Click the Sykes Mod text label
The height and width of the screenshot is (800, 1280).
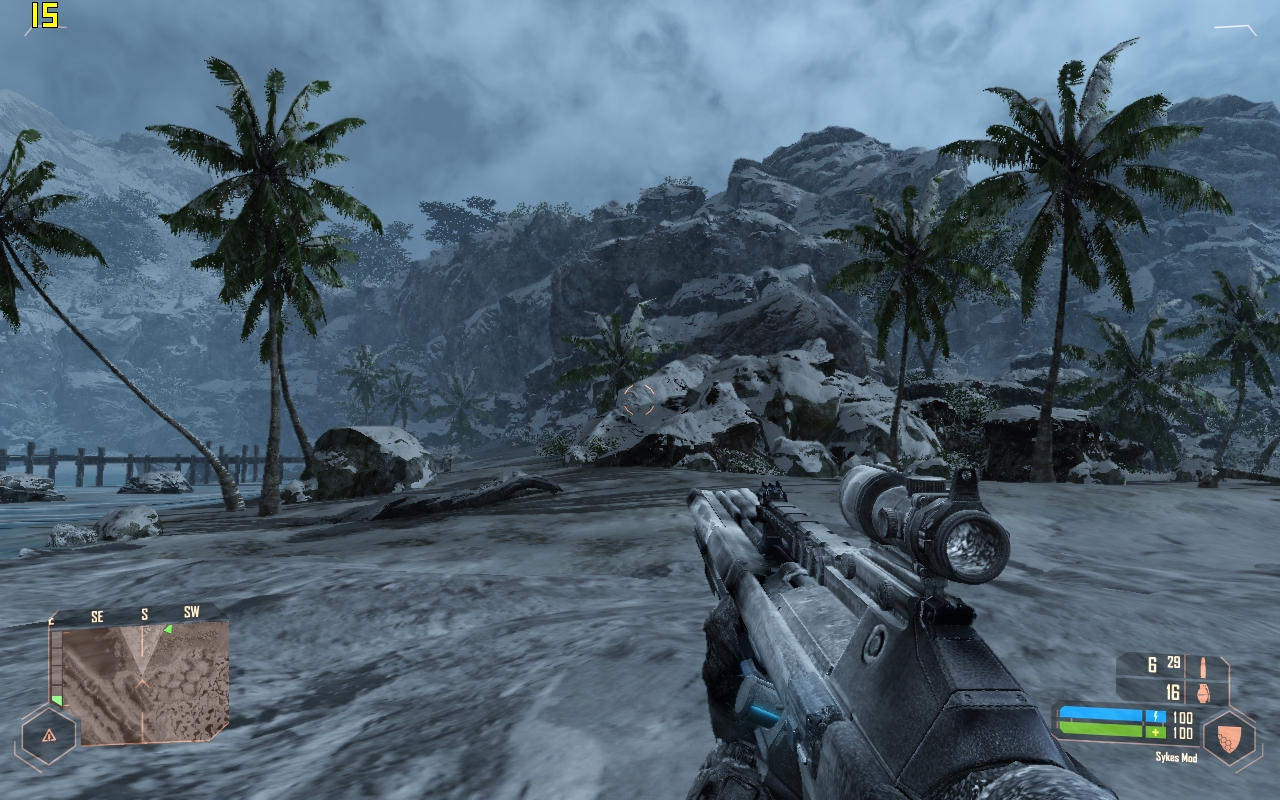point(1177,757)
